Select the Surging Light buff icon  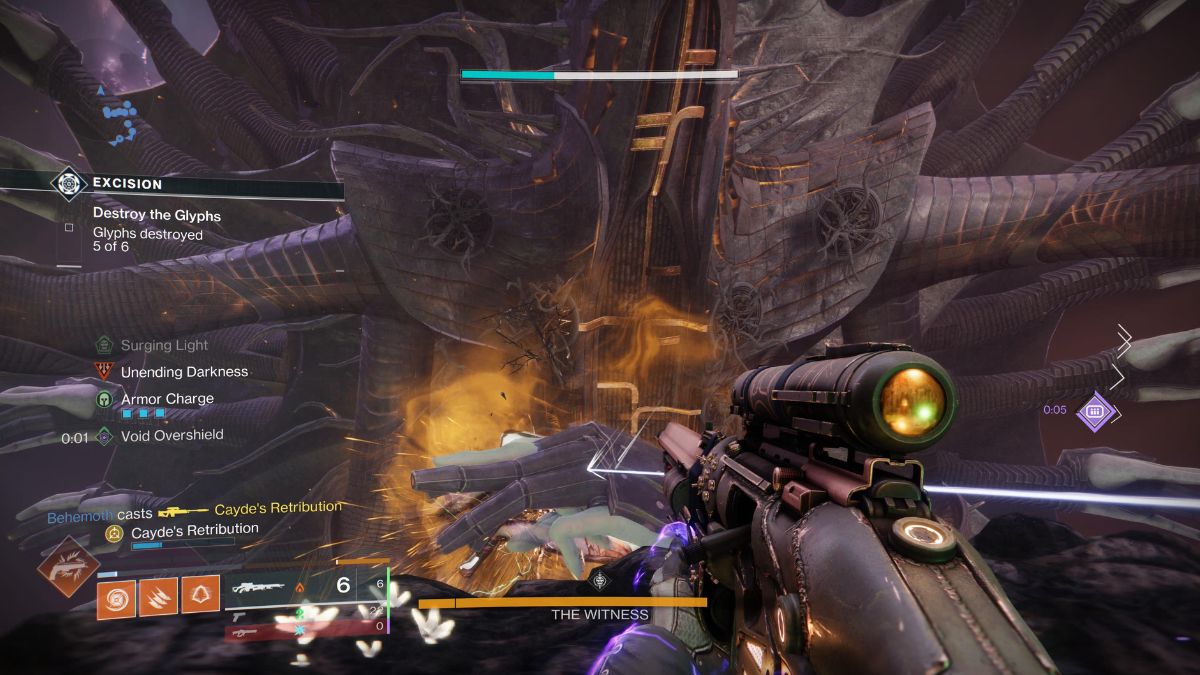coord(104,345)
